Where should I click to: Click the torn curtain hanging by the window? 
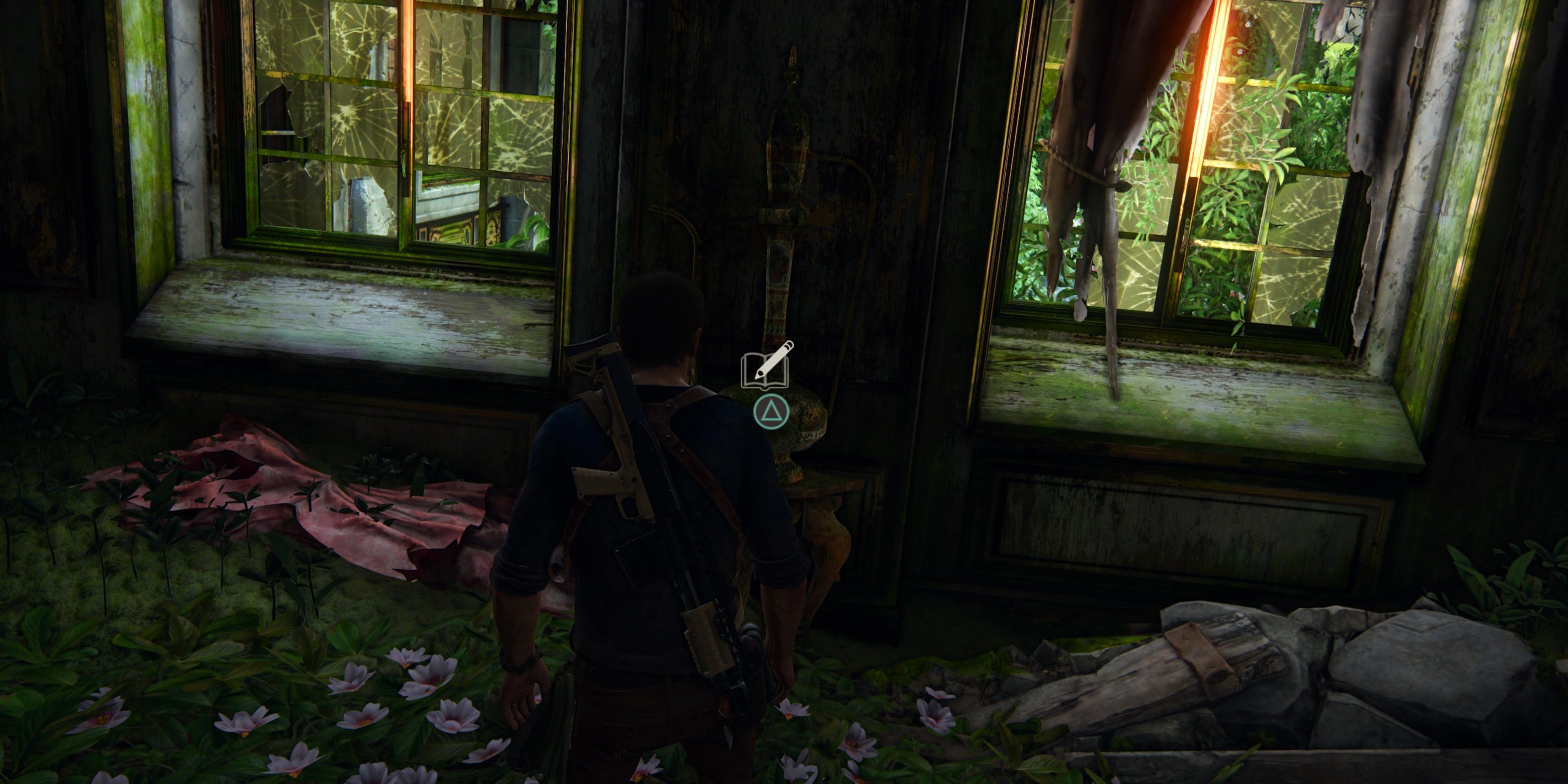coord(1114,122)
